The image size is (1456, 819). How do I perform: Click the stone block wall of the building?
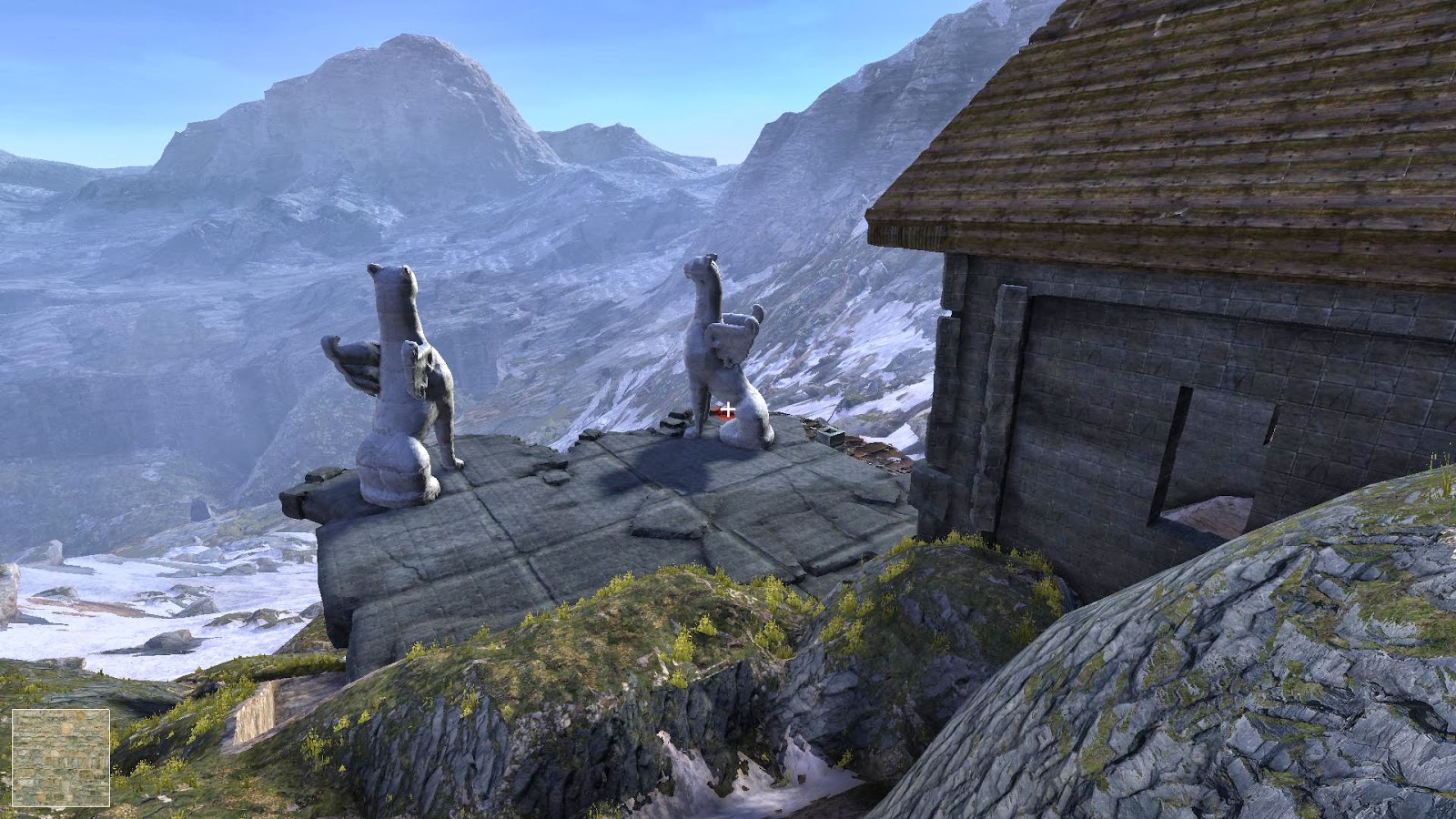click(x=1092, y=364)
